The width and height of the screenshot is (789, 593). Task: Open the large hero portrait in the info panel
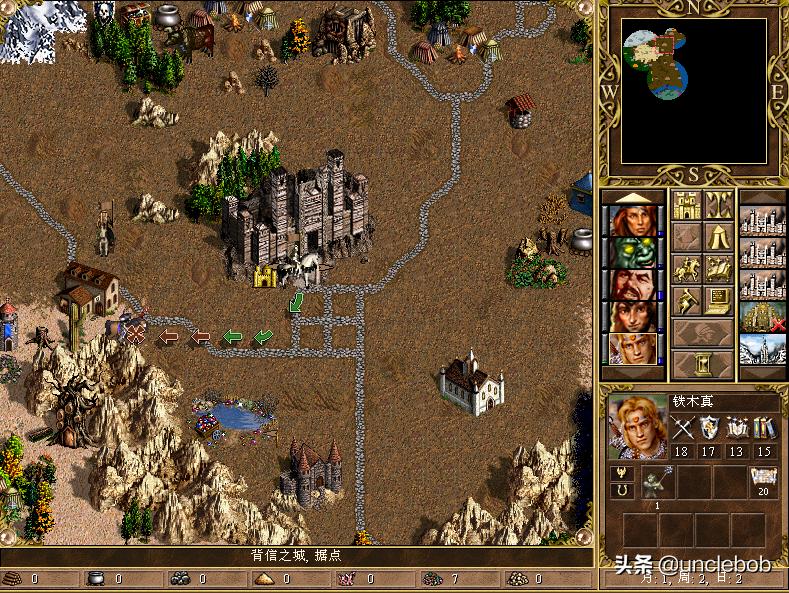pos(637,428)
